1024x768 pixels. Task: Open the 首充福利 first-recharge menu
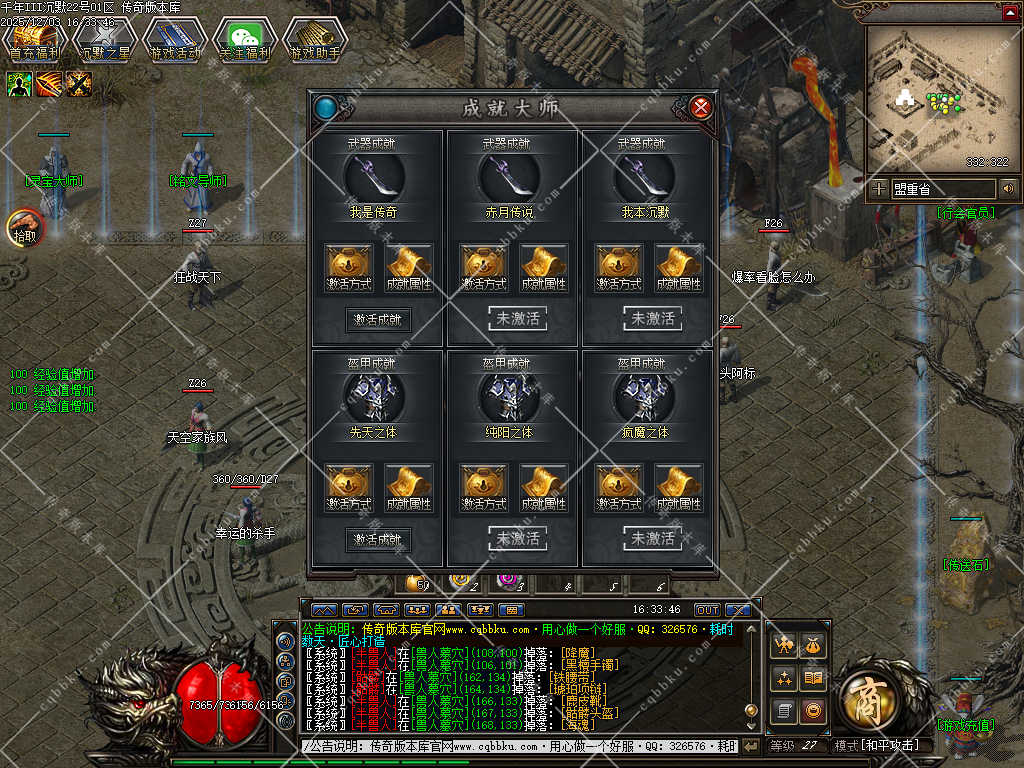pos(35,41)
